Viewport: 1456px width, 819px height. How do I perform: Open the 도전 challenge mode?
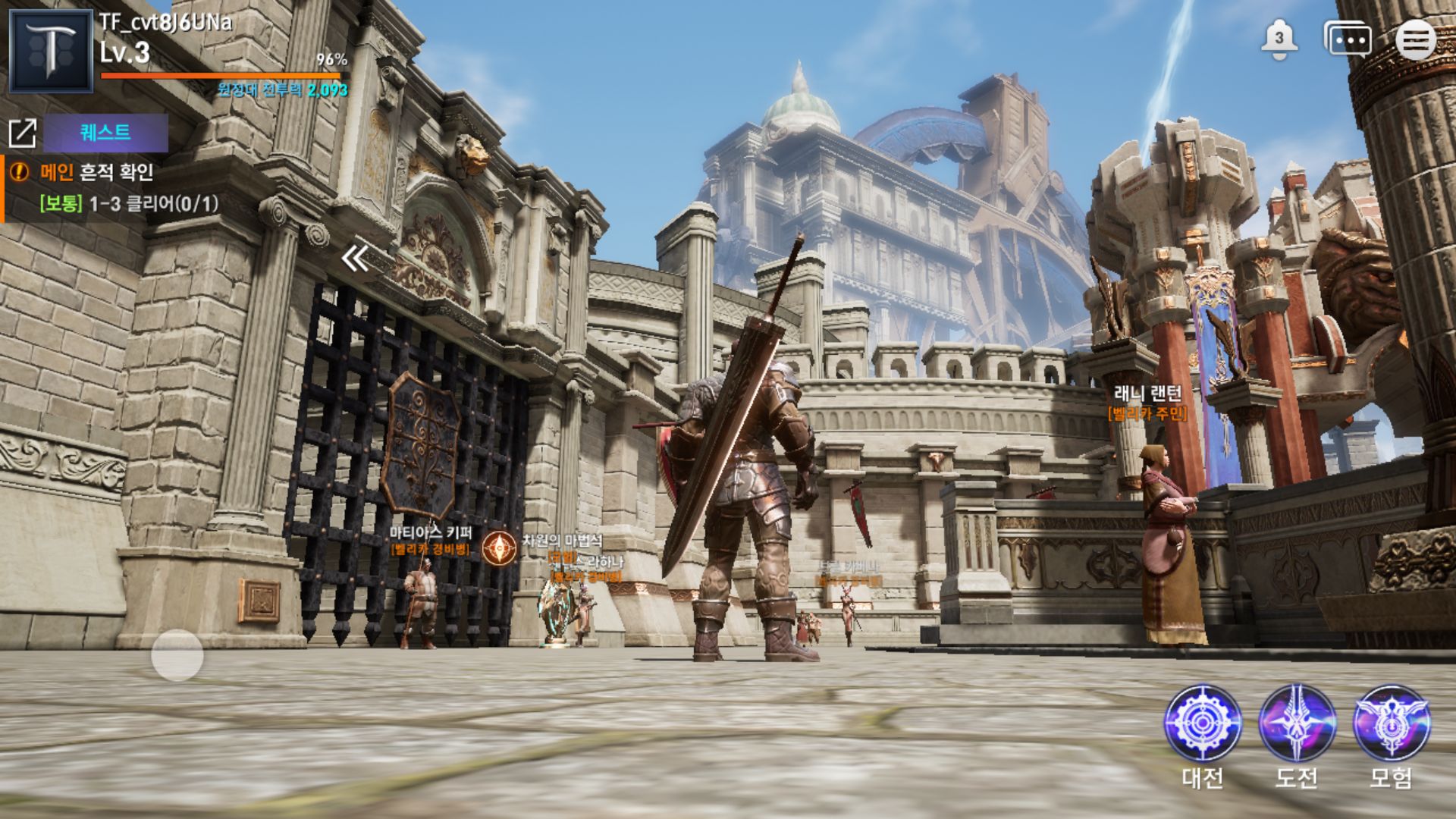[1297, 724]
